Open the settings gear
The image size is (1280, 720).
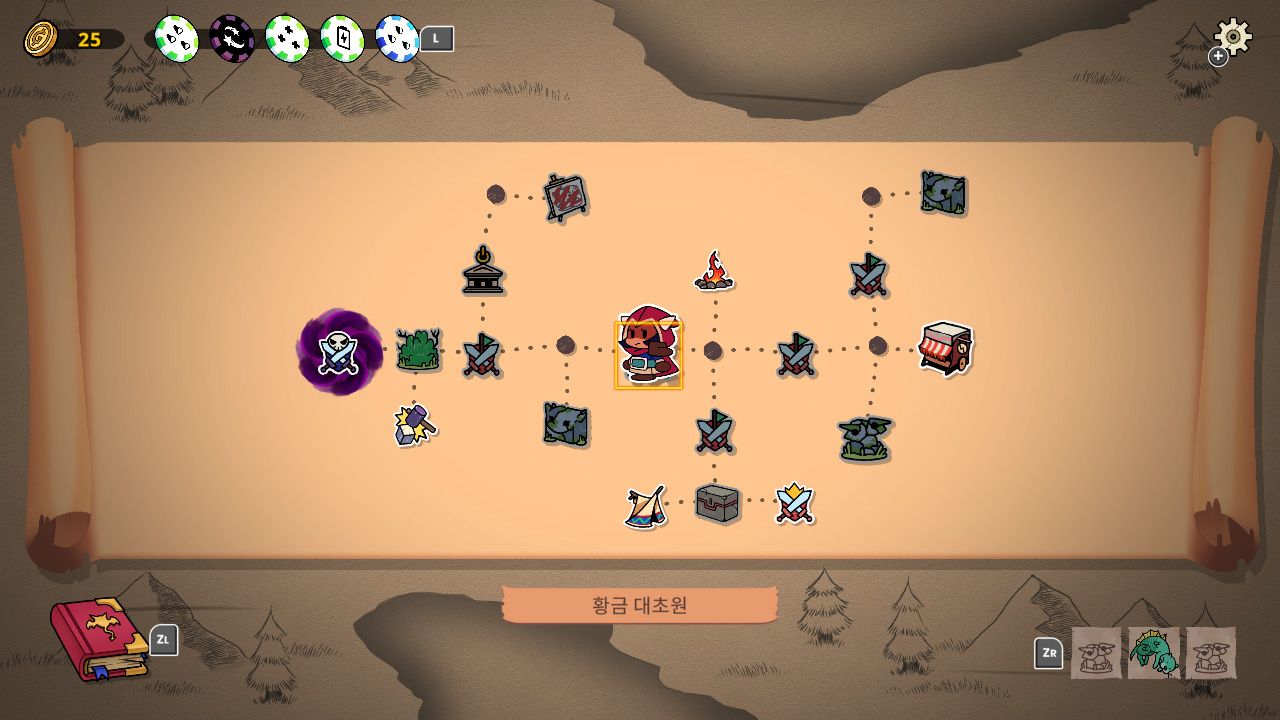point(1233,37)
